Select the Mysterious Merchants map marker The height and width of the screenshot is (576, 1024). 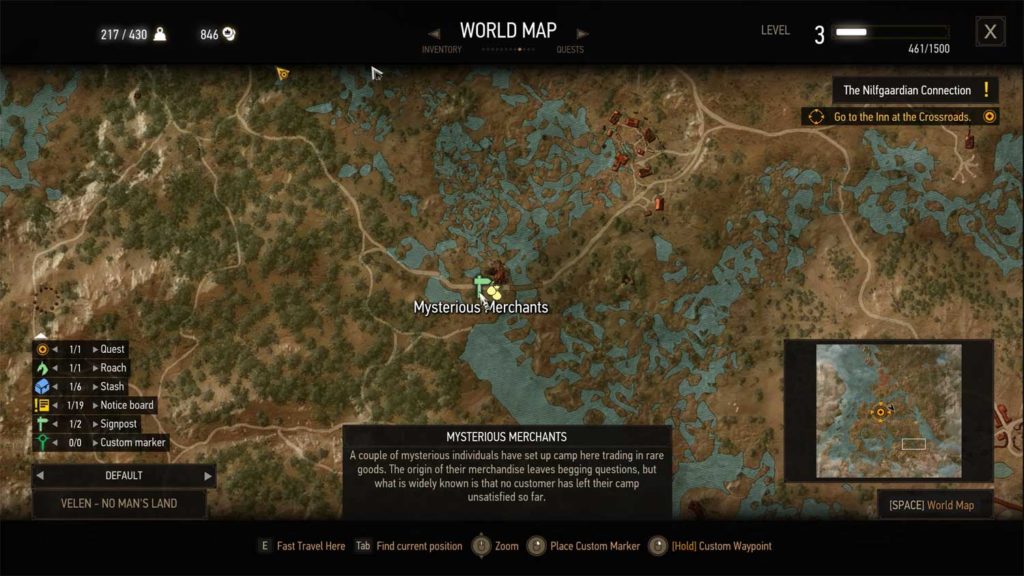coord(494,291)
